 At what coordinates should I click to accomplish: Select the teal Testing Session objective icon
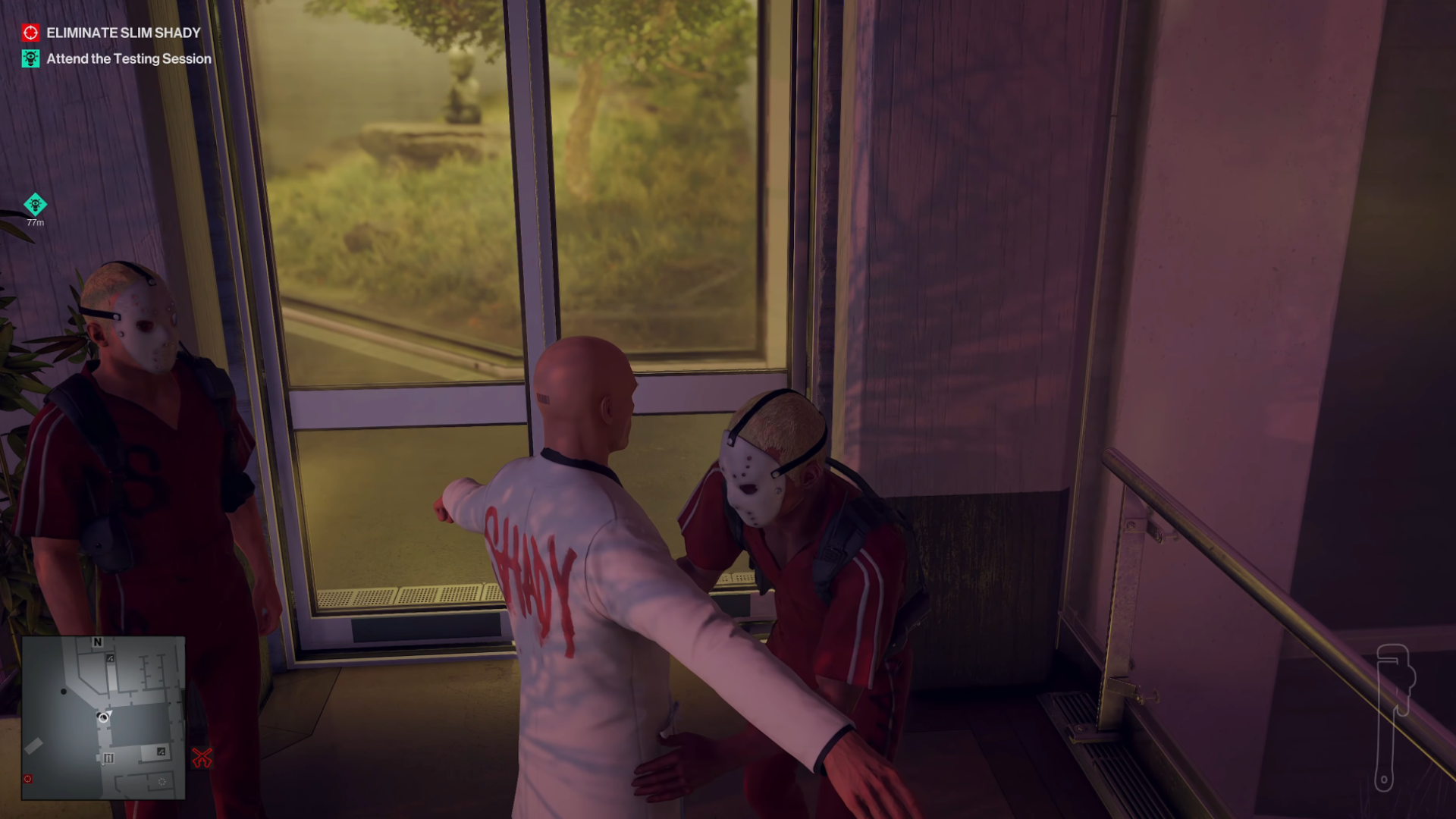click(x=30, y=58)
